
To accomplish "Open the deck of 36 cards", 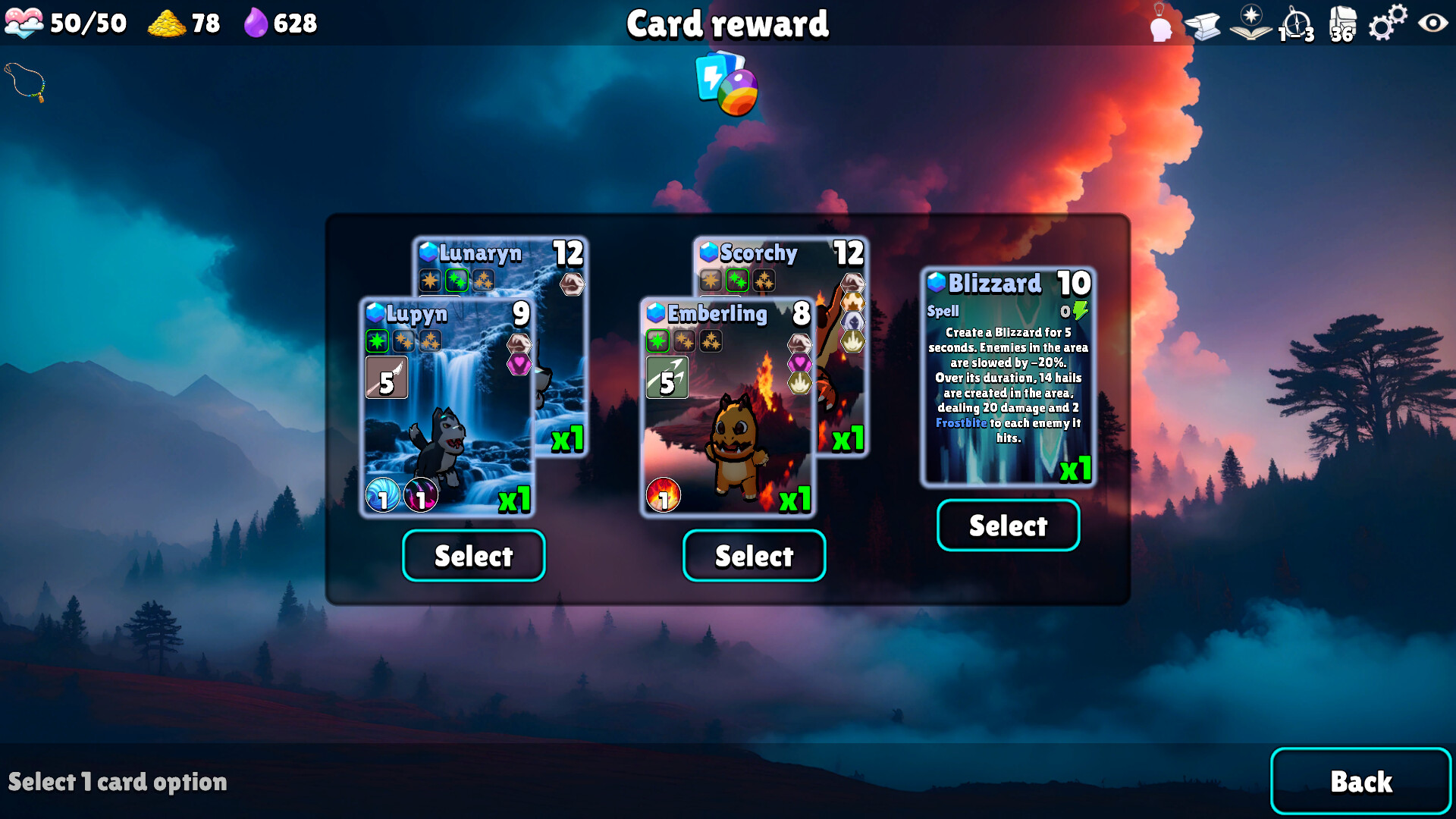I will [x=1342, y=24].
